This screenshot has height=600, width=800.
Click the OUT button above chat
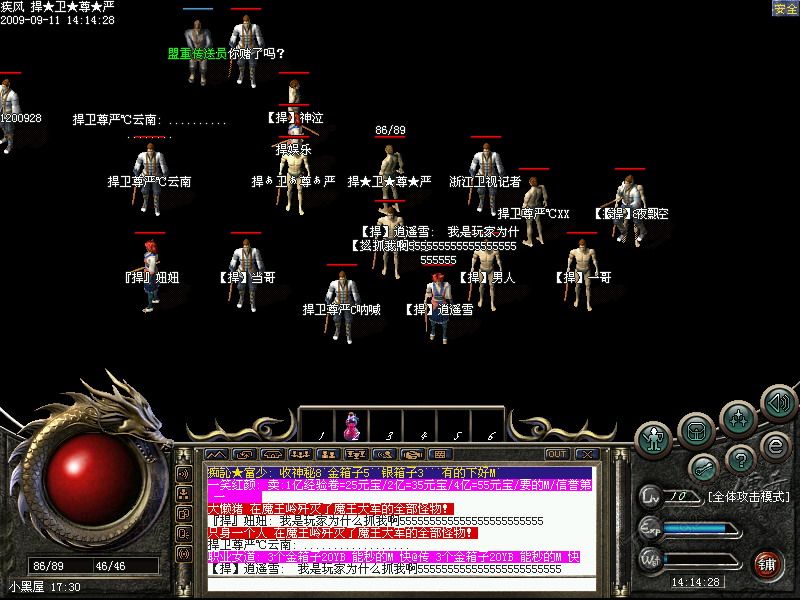pos(557,454)
